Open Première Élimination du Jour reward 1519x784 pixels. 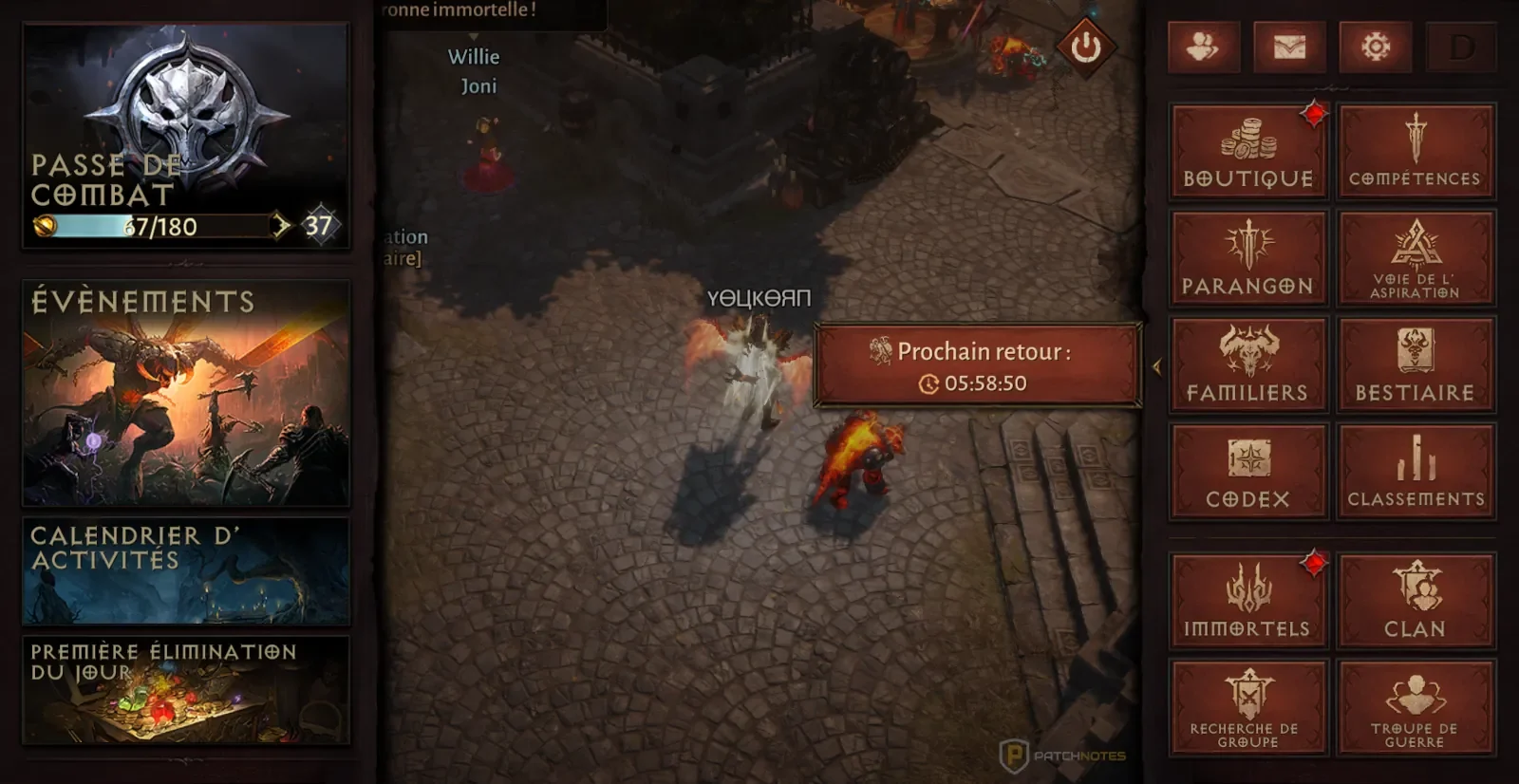coord(186,690)
